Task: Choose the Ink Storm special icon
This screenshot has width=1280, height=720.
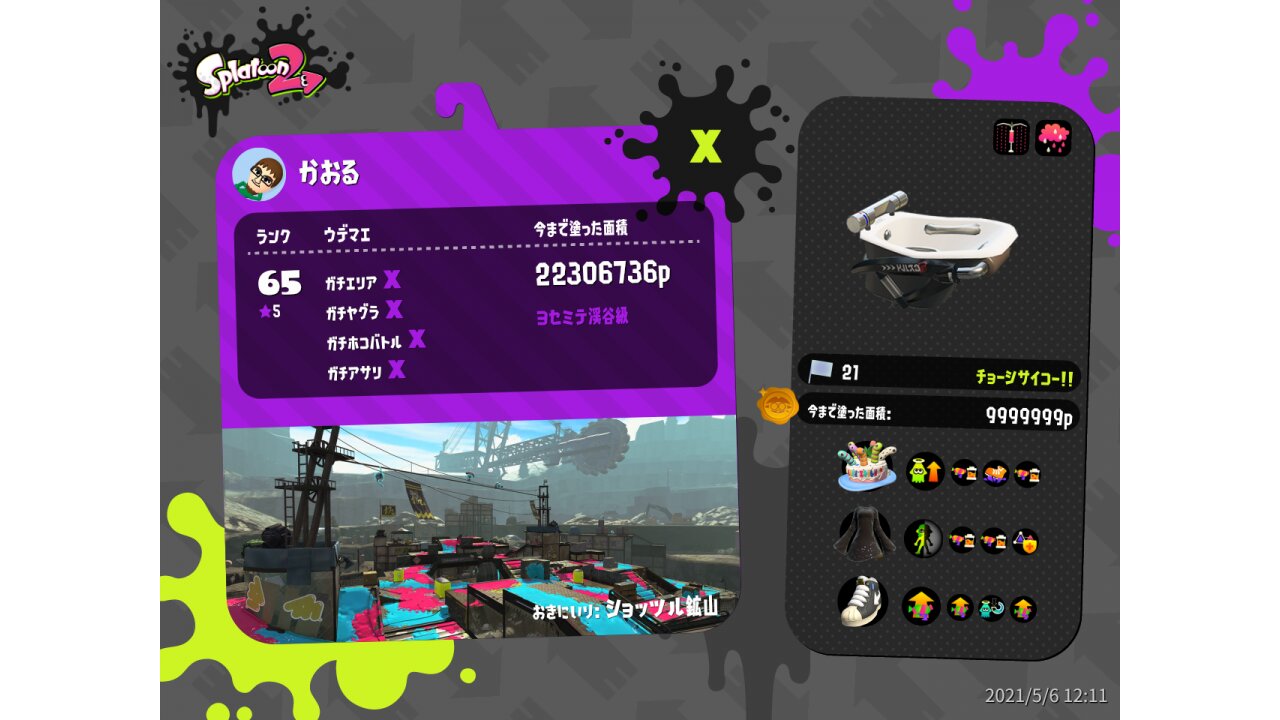Action: click(1053, 138)
